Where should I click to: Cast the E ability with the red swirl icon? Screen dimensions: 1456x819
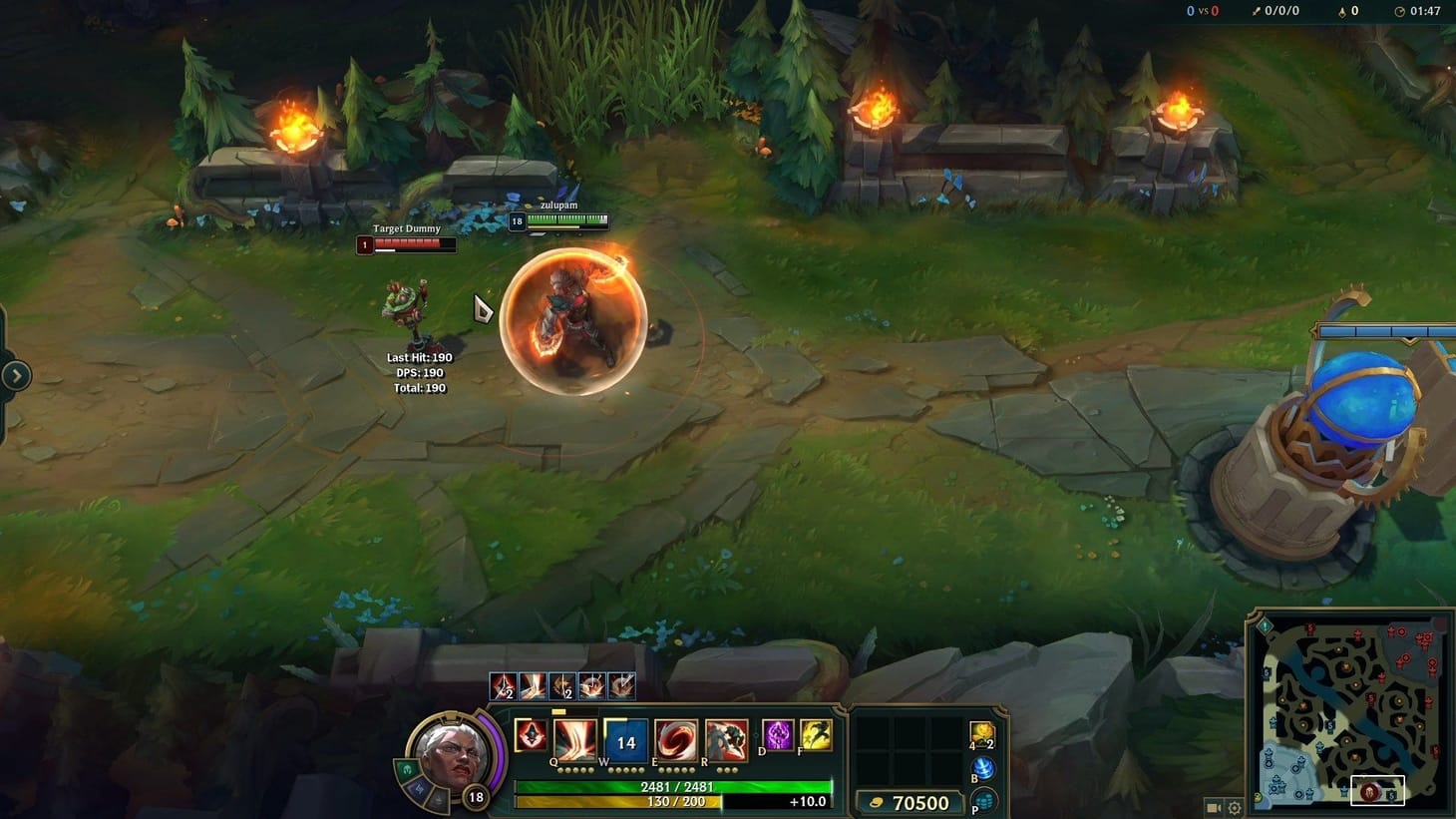674,739
